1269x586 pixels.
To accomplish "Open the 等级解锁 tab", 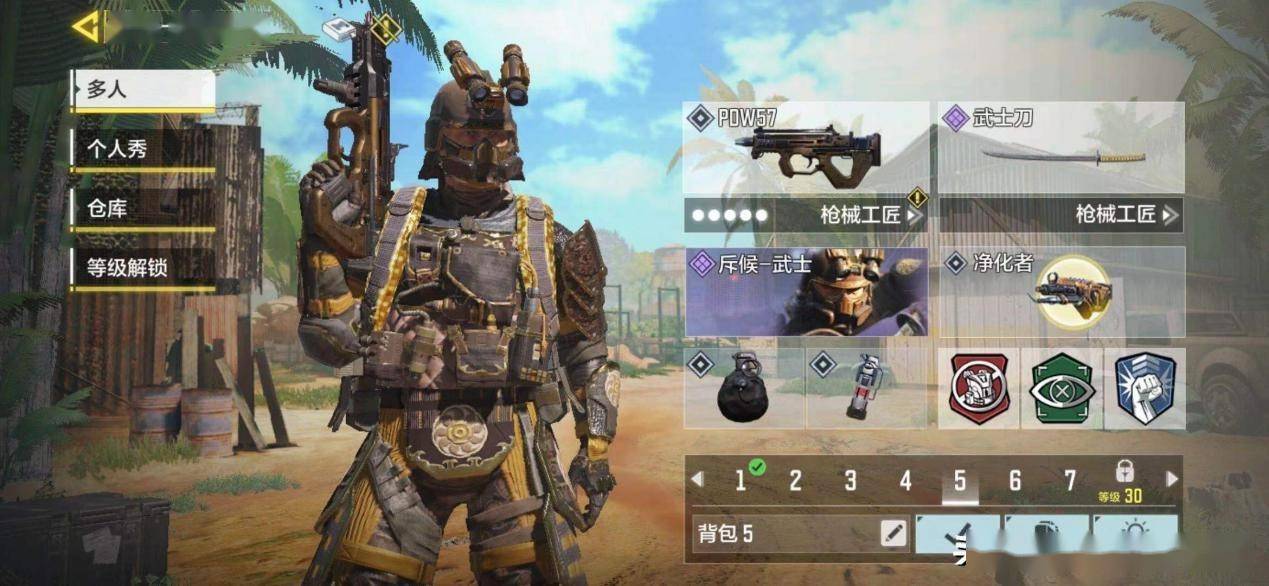I will pyautogui.click(x=142, y=268).
